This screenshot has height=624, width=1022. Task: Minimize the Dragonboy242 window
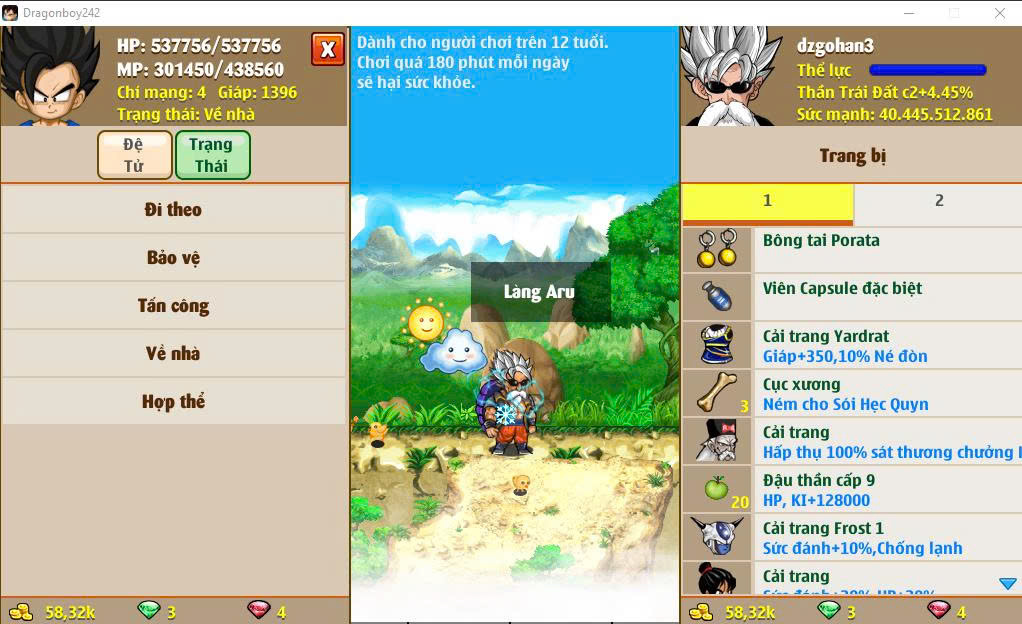click(909, 13)
